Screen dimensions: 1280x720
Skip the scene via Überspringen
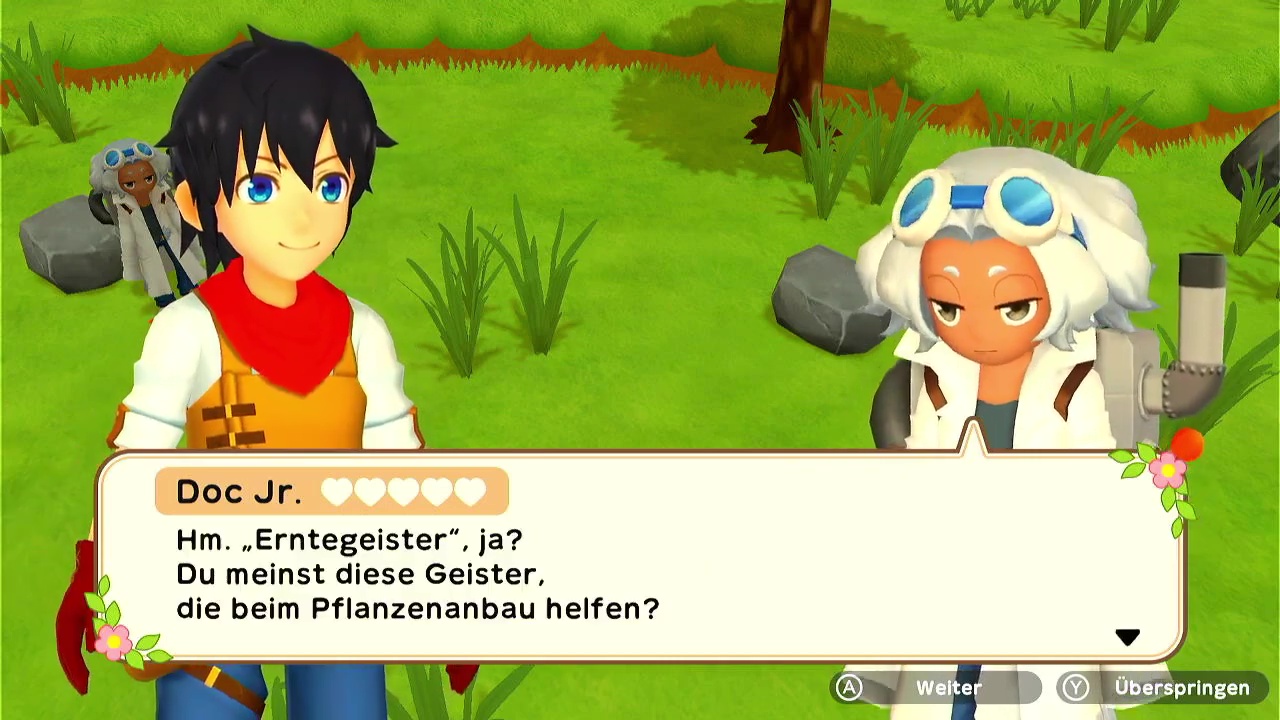1165,688
